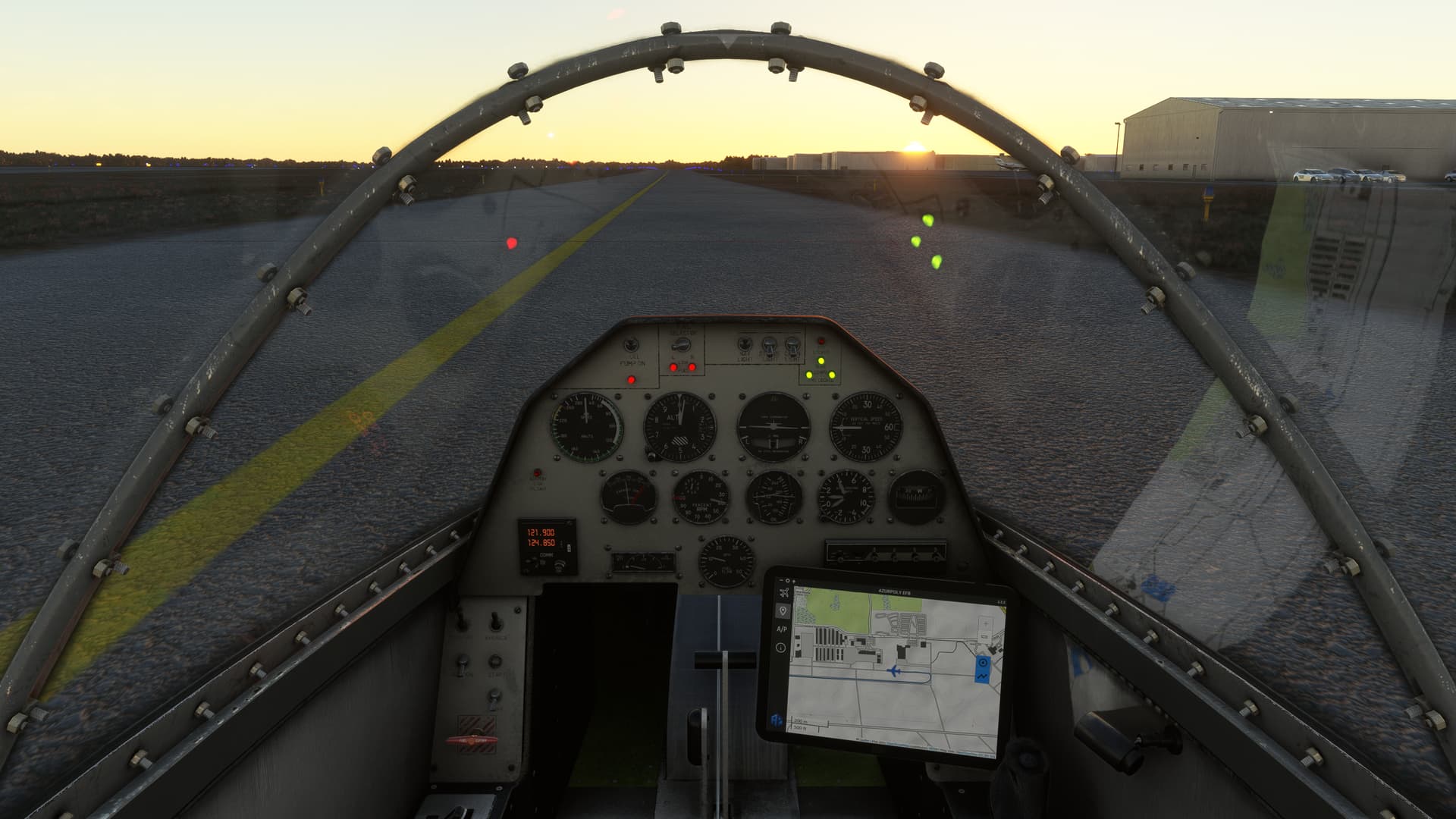The image size is (1456, 819).
Task: Click the Azurpoly logo on the tablet corner
Action: (x=777, y=719)
